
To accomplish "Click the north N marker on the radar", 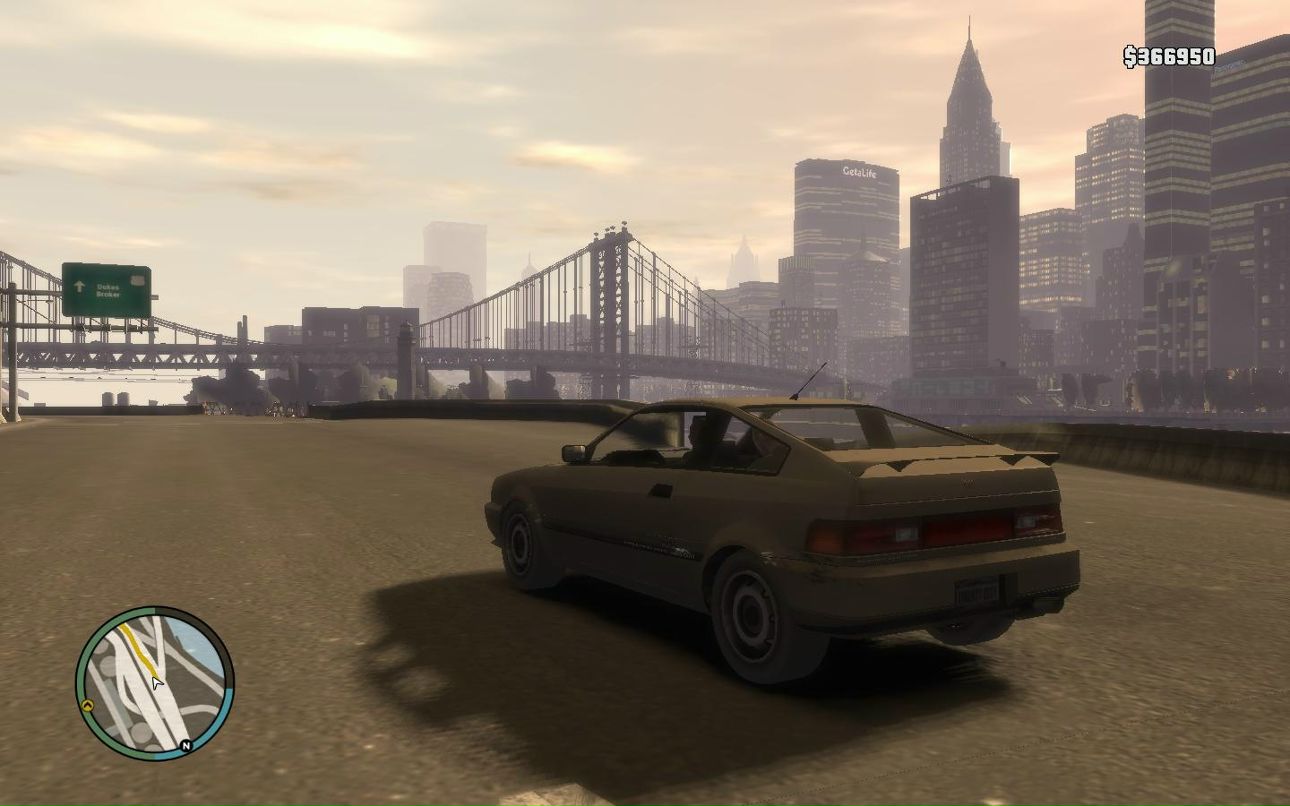I will click(185, 745).
